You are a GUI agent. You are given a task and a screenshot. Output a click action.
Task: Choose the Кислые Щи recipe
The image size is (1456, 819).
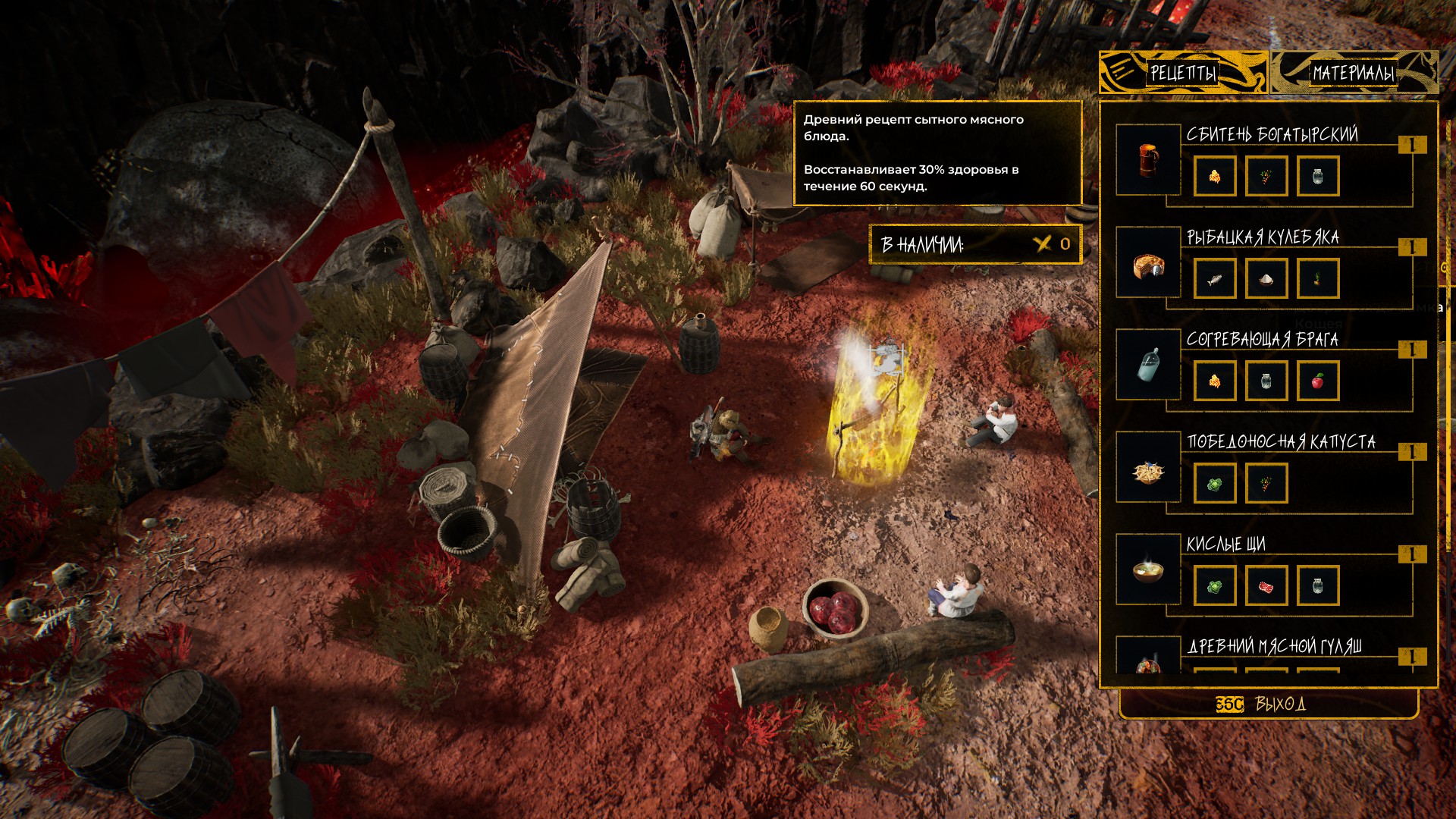[1225, 544]
